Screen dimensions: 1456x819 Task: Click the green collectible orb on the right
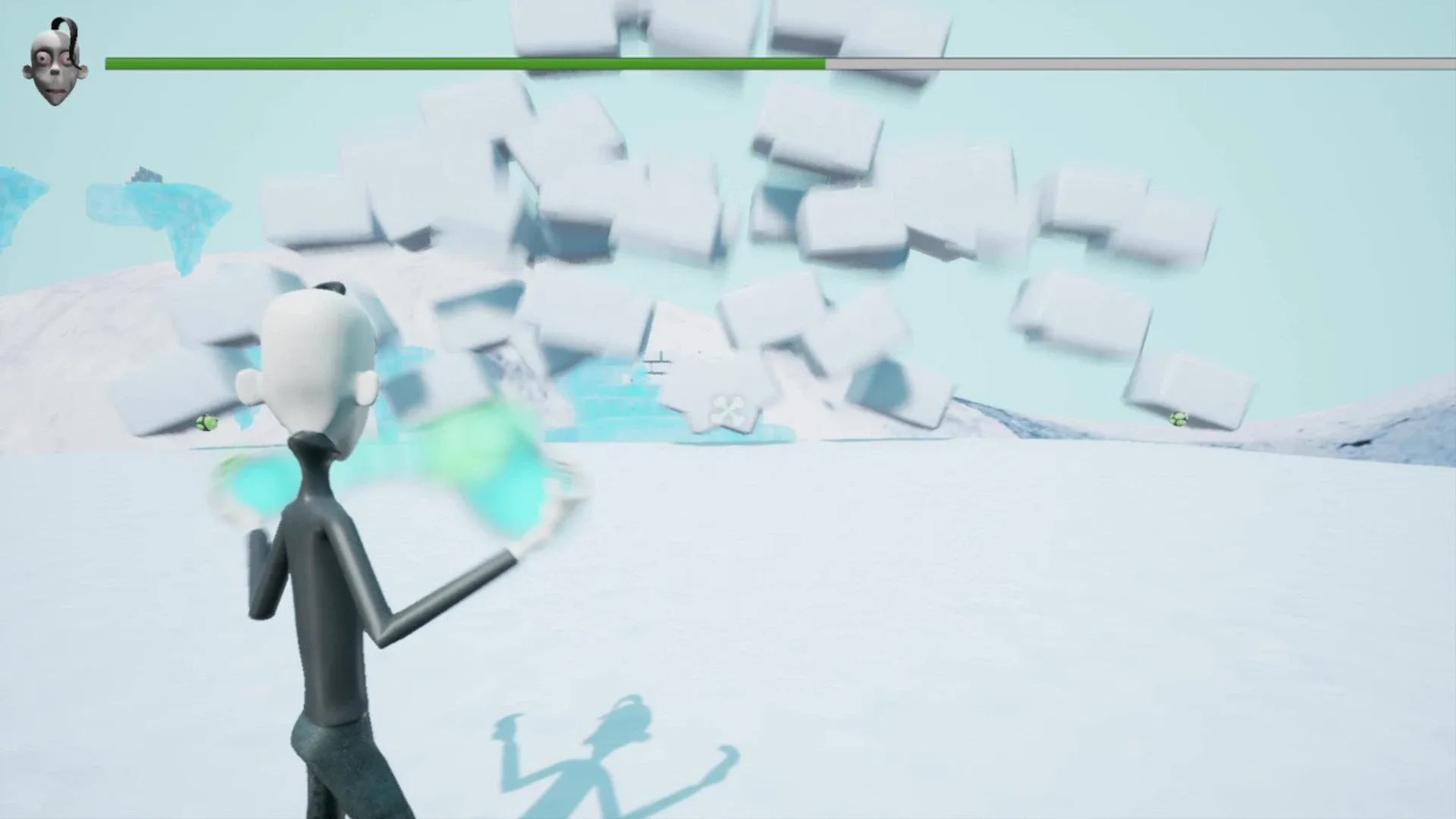(1178, 419)
